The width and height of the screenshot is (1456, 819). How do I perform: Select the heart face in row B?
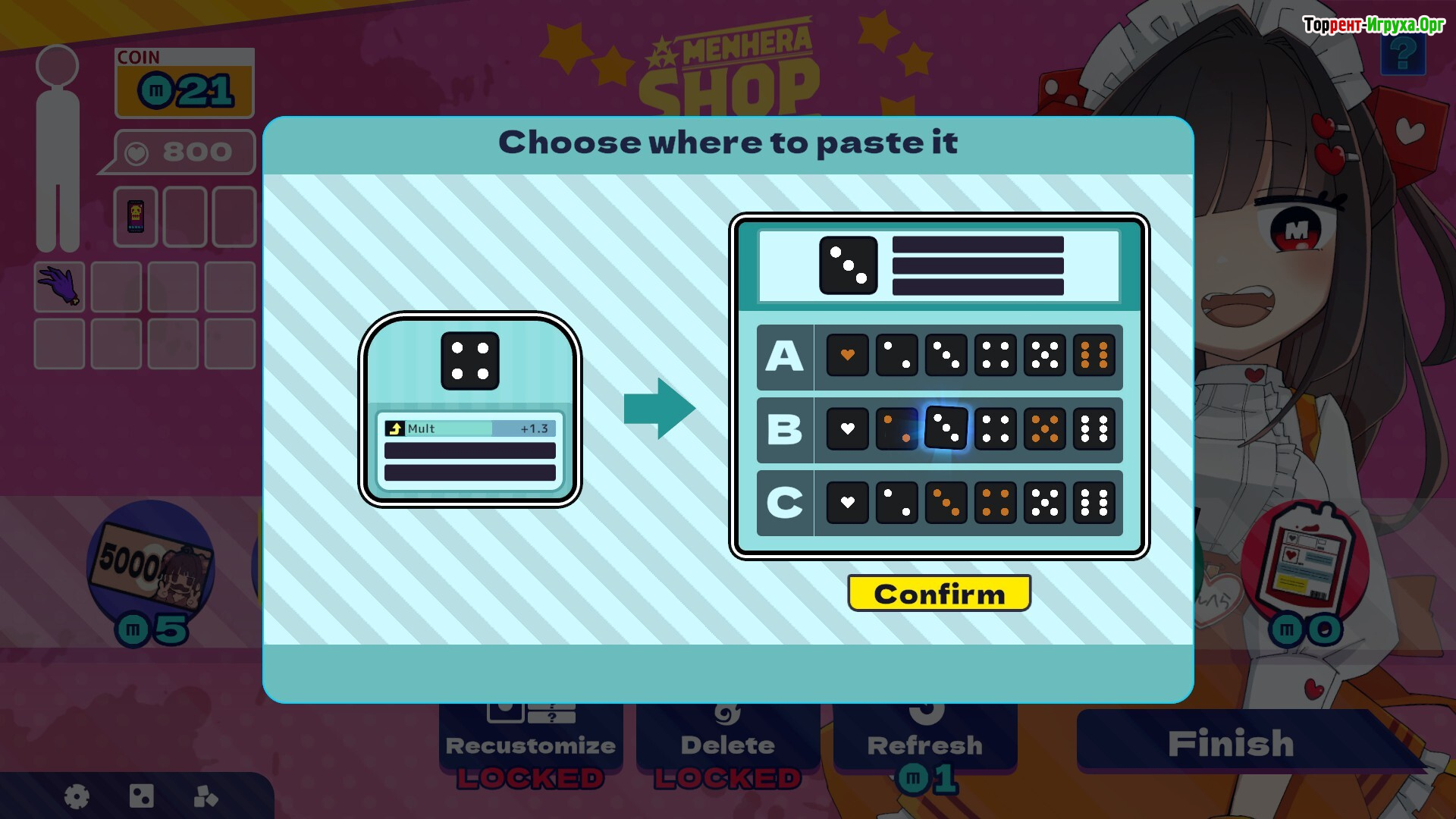847,428
